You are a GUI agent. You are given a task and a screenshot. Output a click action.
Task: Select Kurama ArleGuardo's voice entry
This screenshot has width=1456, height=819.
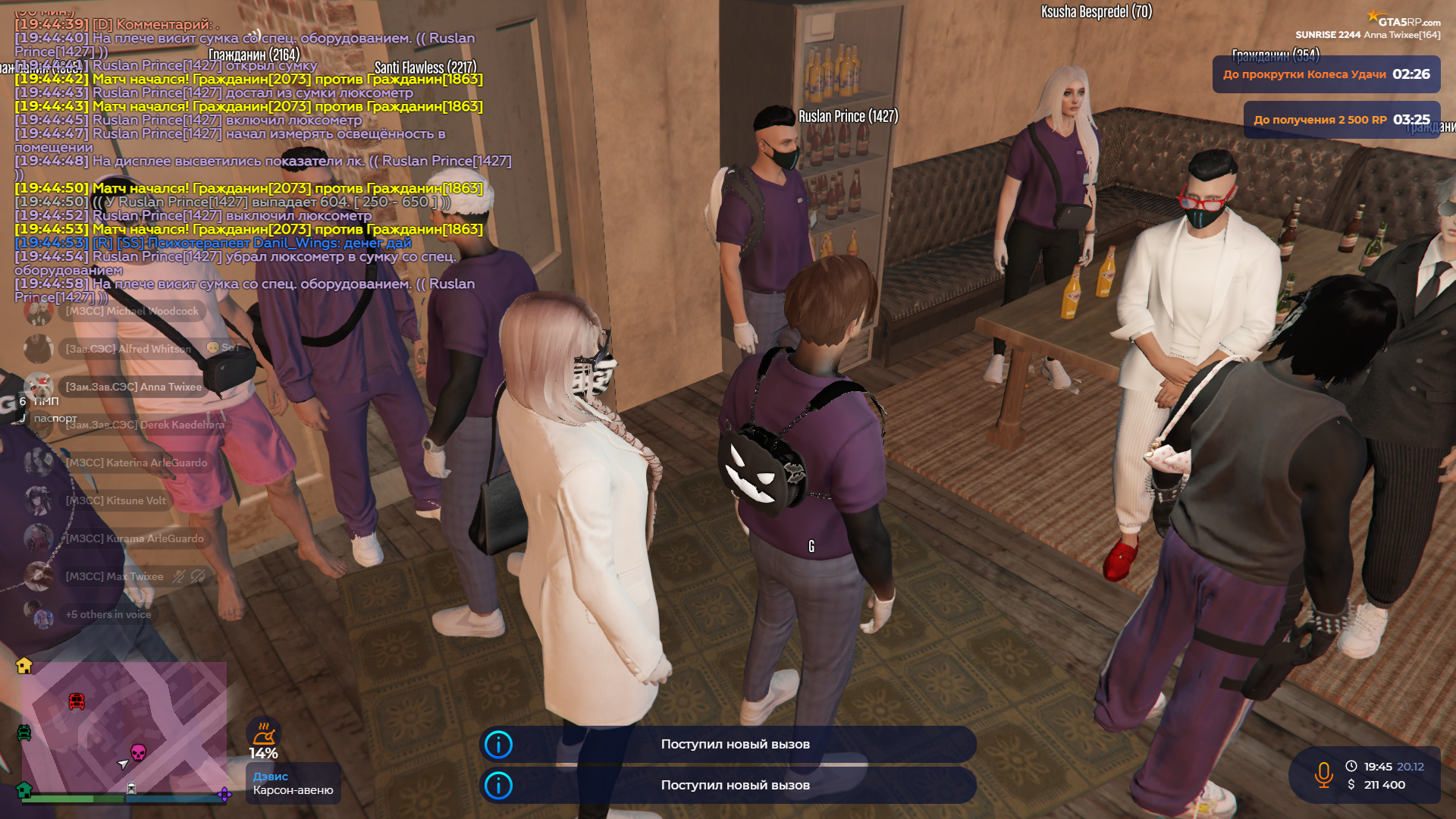pyautogui.click(x=134, y=538)
